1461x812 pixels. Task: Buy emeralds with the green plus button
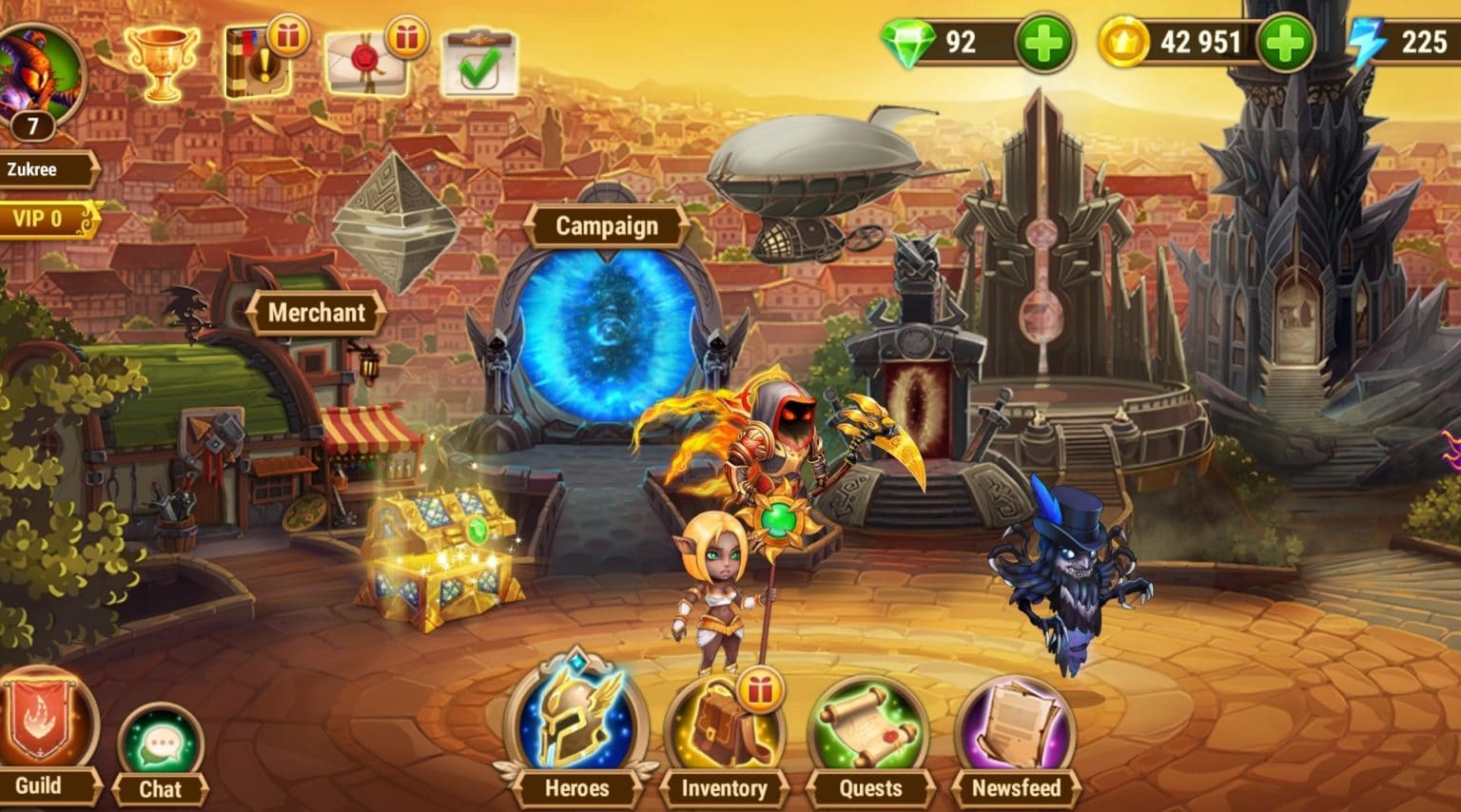(x=1044, y=42)
